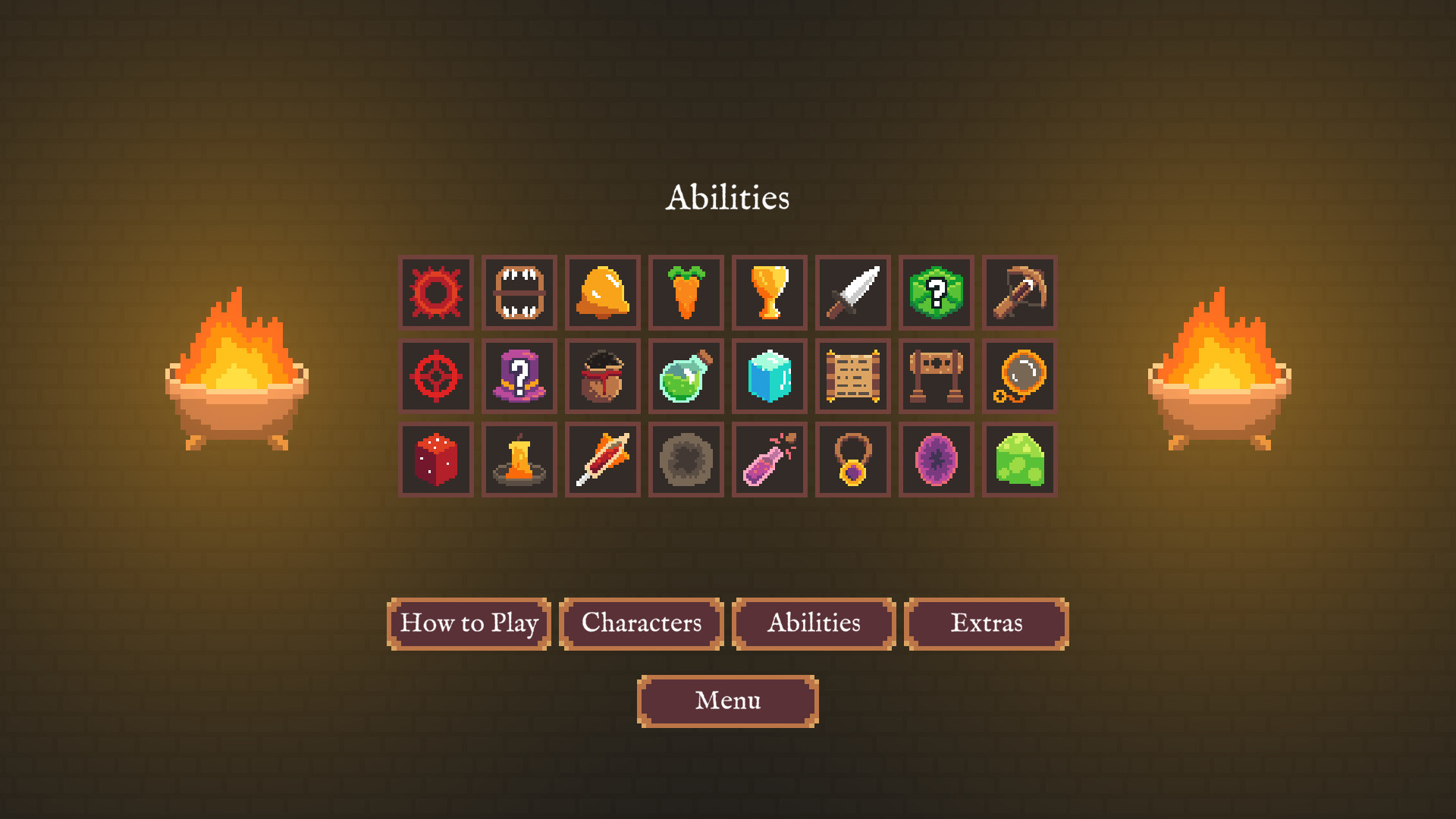Click the ice cube ability icon
1456x819 pixels.
click(770, 376)
